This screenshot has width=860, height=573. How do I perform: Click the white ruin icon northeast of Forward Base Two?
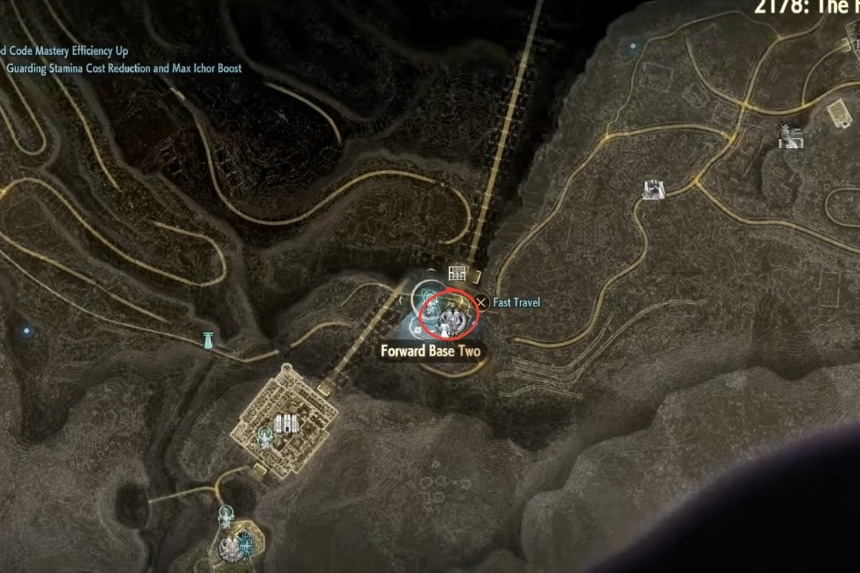pos(654,188)
